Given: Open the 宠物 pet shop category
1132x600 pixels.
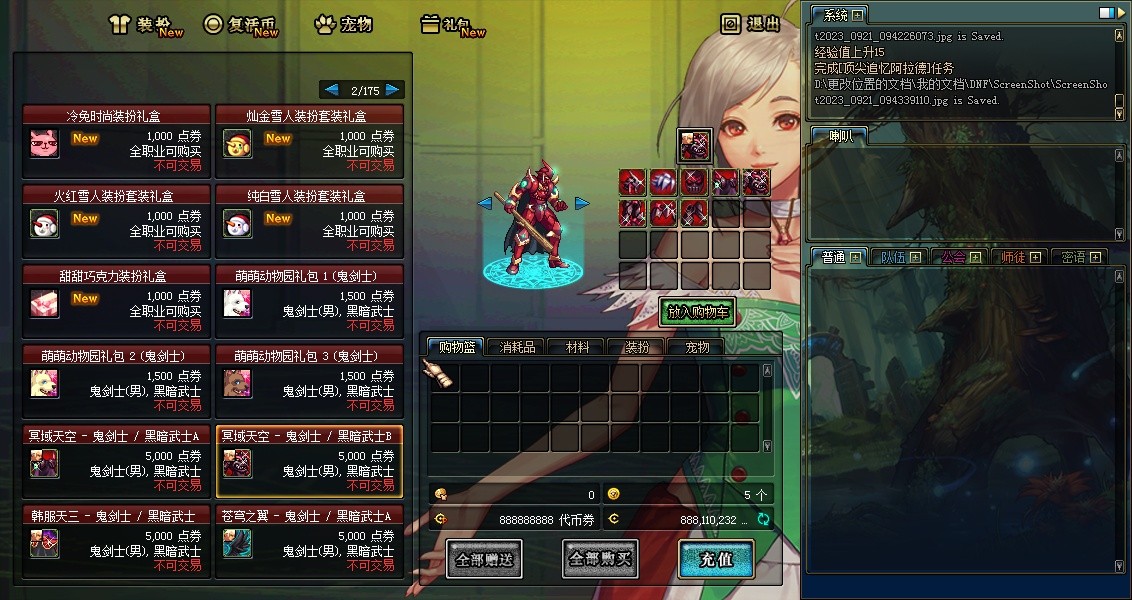Looking at the screenshot, I should (343, 25).
